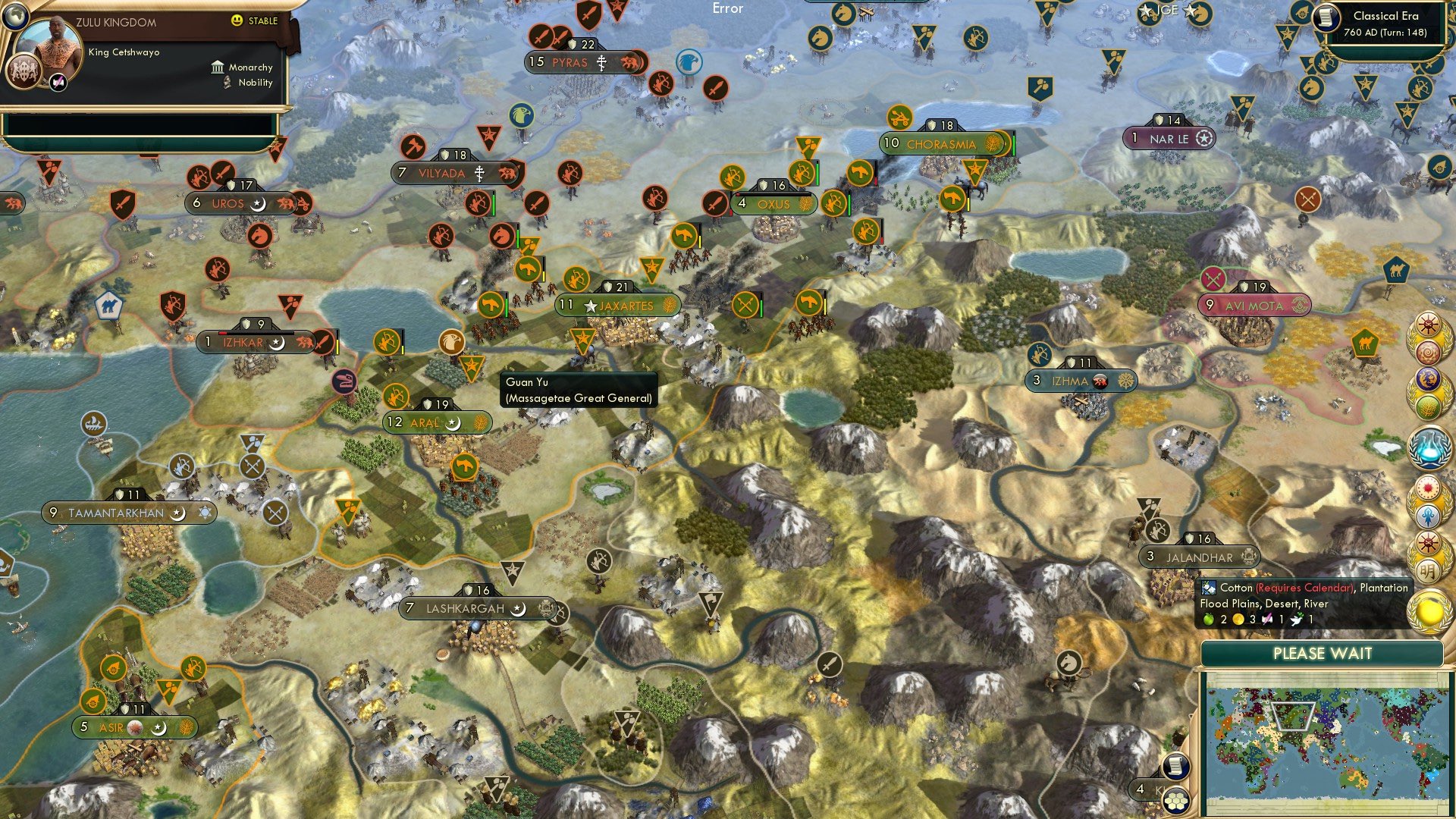Select the Ming 明 city-state medallion icon
The height and width of the screenshot is (819, 1456).
[1429, 570]
